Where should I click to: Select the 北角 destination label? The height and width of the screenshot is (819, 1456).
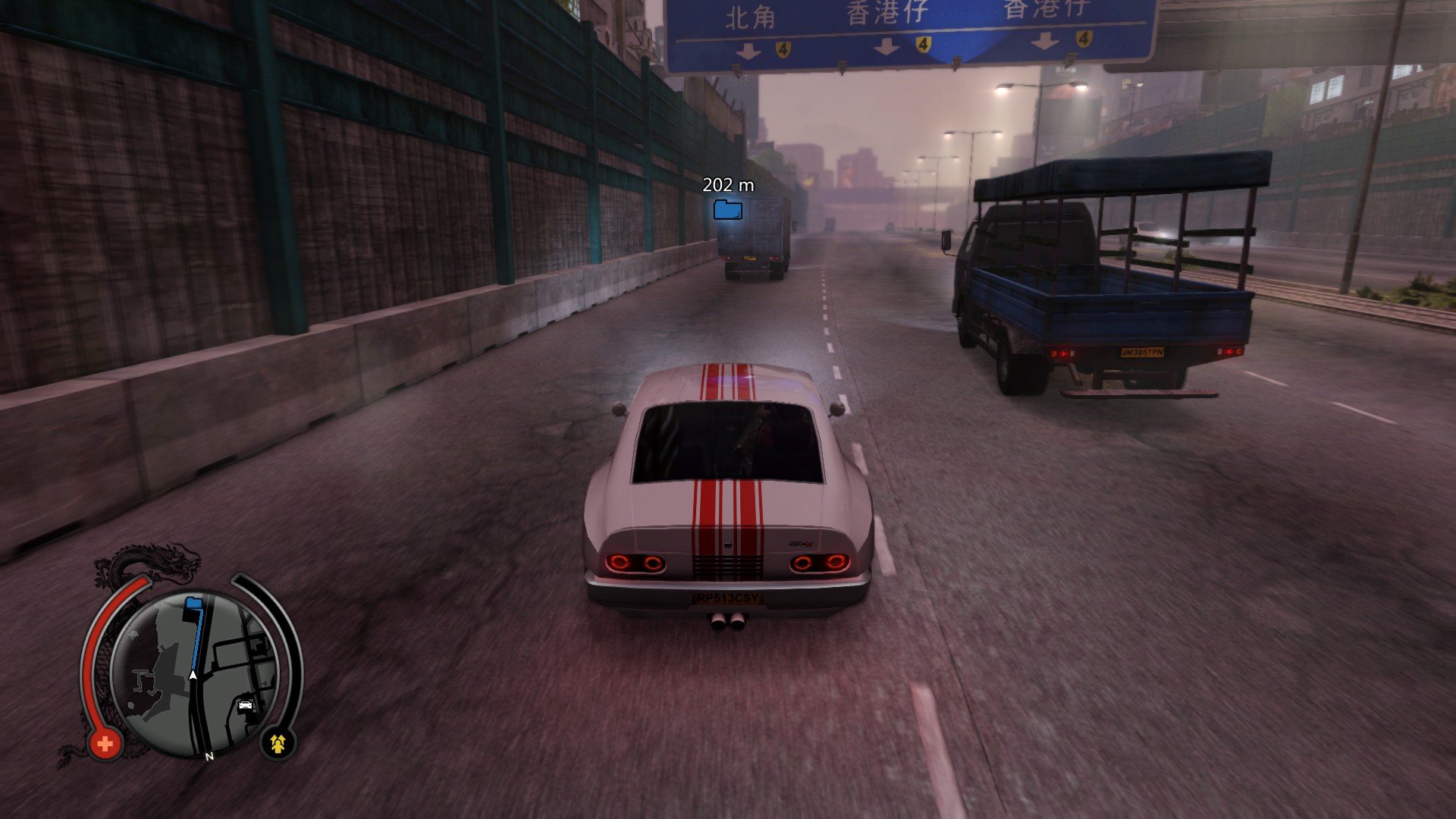(749, 15)
